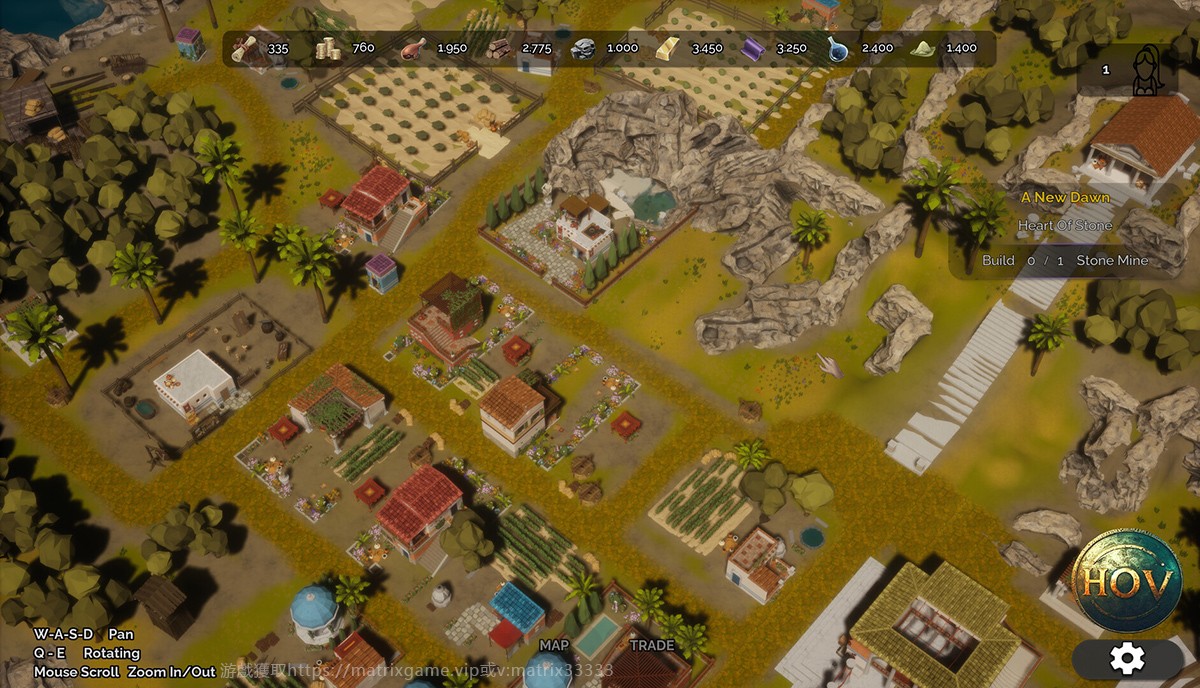Open the MAP label
The width and height of the screenshot is (1200, 688).
[x=554, y=645]
